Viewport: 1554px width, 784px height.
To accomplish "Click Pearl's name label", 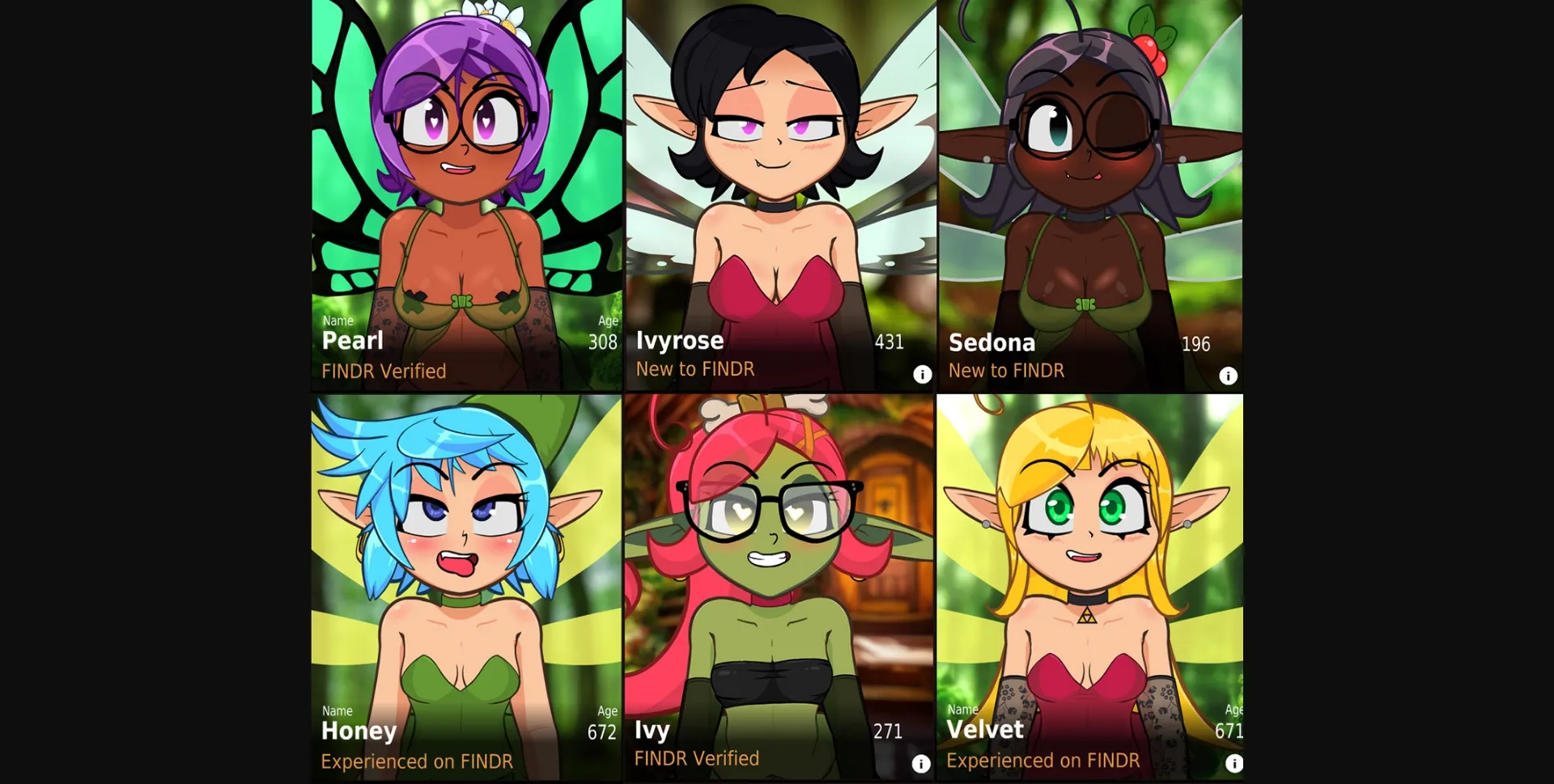I will [x=353, y=341].
